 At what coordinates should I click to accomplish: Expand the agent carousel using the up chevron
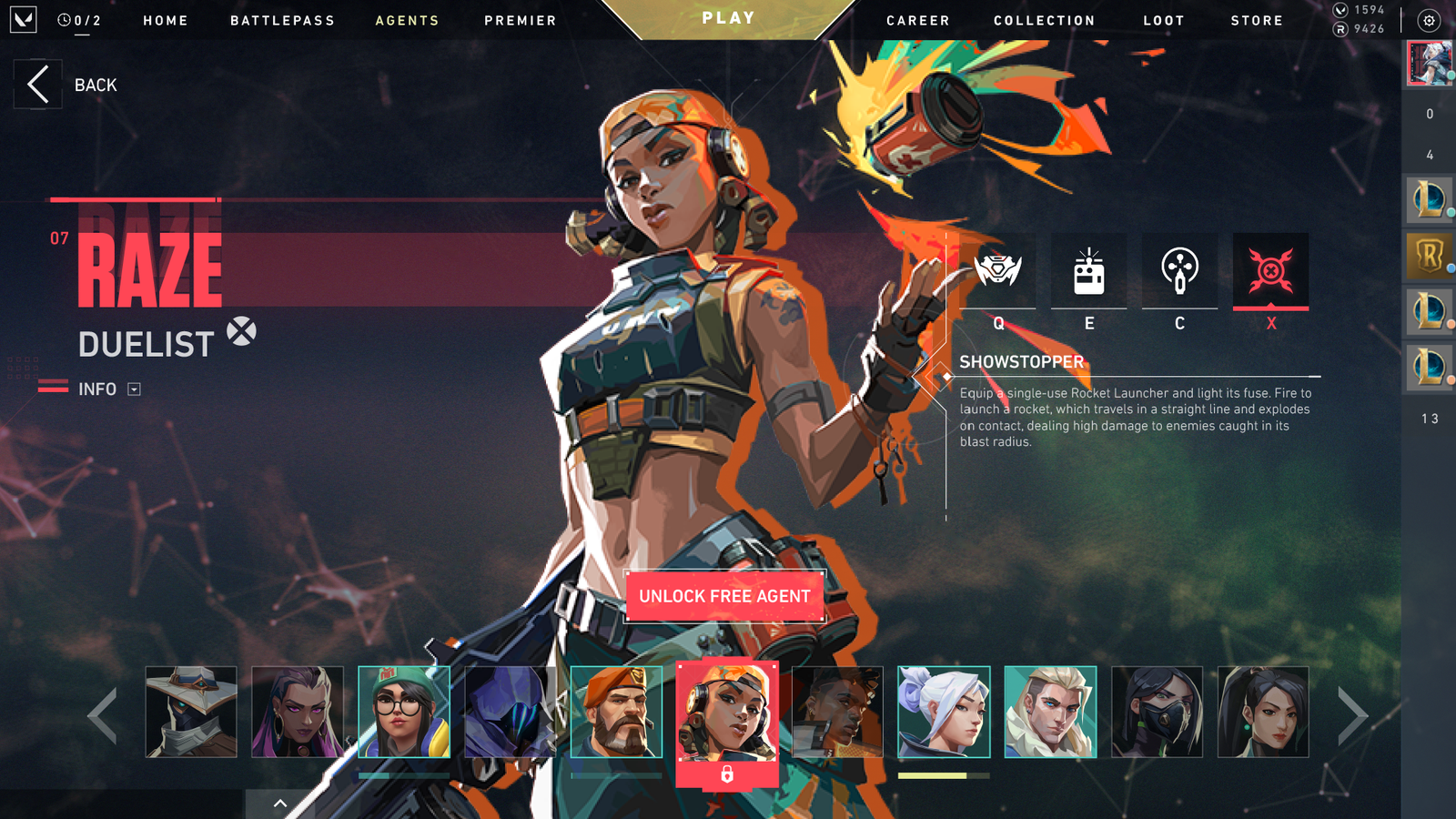pos(278,804)
